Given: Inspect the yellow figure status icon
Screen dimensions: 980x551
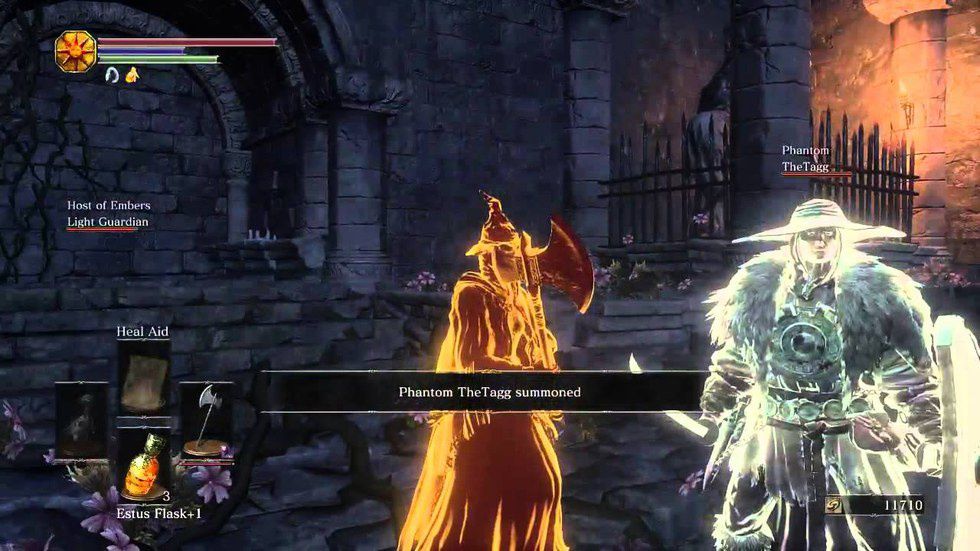Looking at the screenshot, I should point(130,74).
